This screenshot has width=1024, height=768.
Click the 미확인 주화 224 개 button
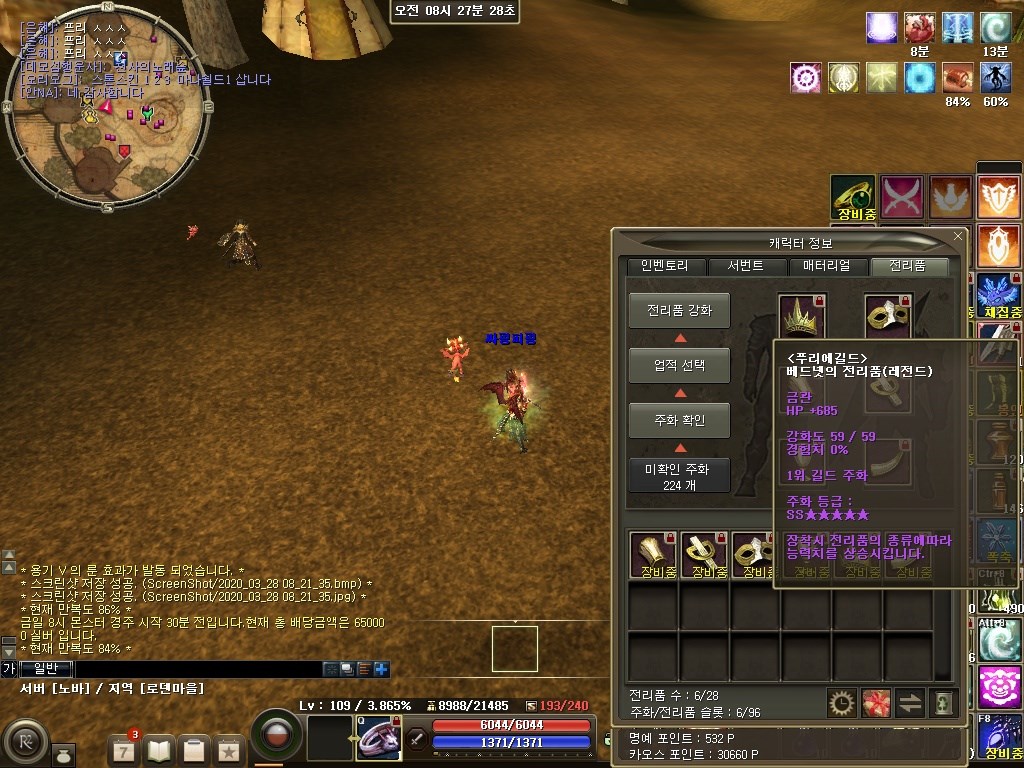click(x=679, y=476)
